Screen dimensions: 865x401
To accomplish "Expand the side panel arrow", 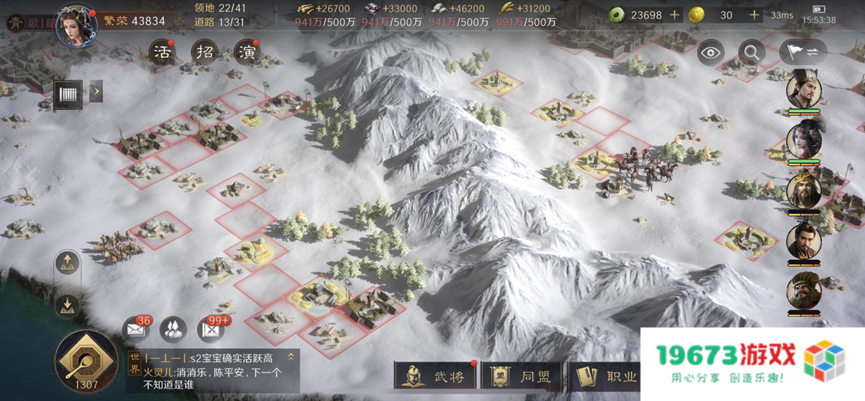I will [x=96, y=93].
